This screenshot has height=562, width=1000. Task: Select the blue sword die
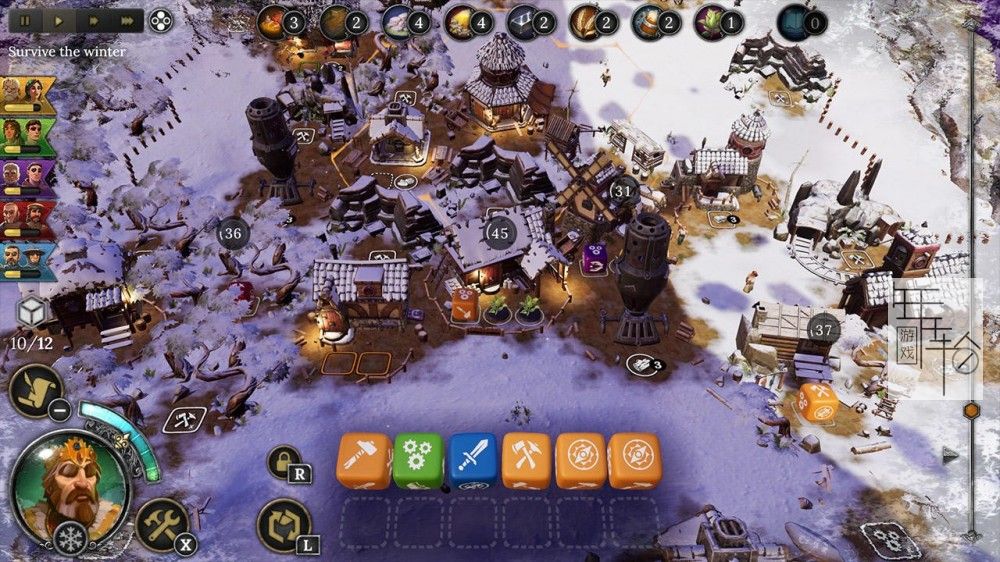pyautogui.click(x=472, y=460)
